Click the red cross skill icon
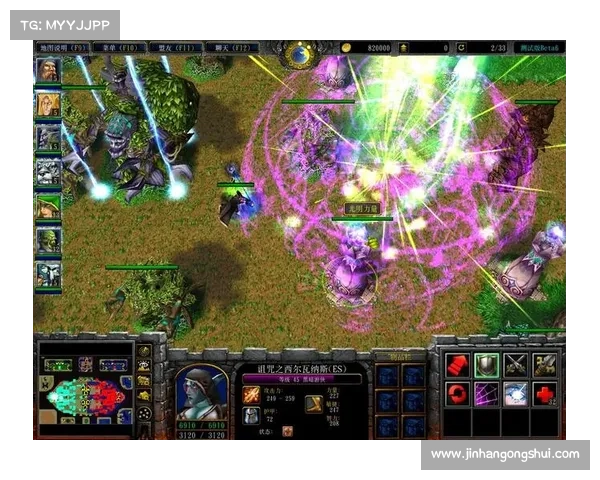This screenshot has width=600, height=480. click(545, 394)
